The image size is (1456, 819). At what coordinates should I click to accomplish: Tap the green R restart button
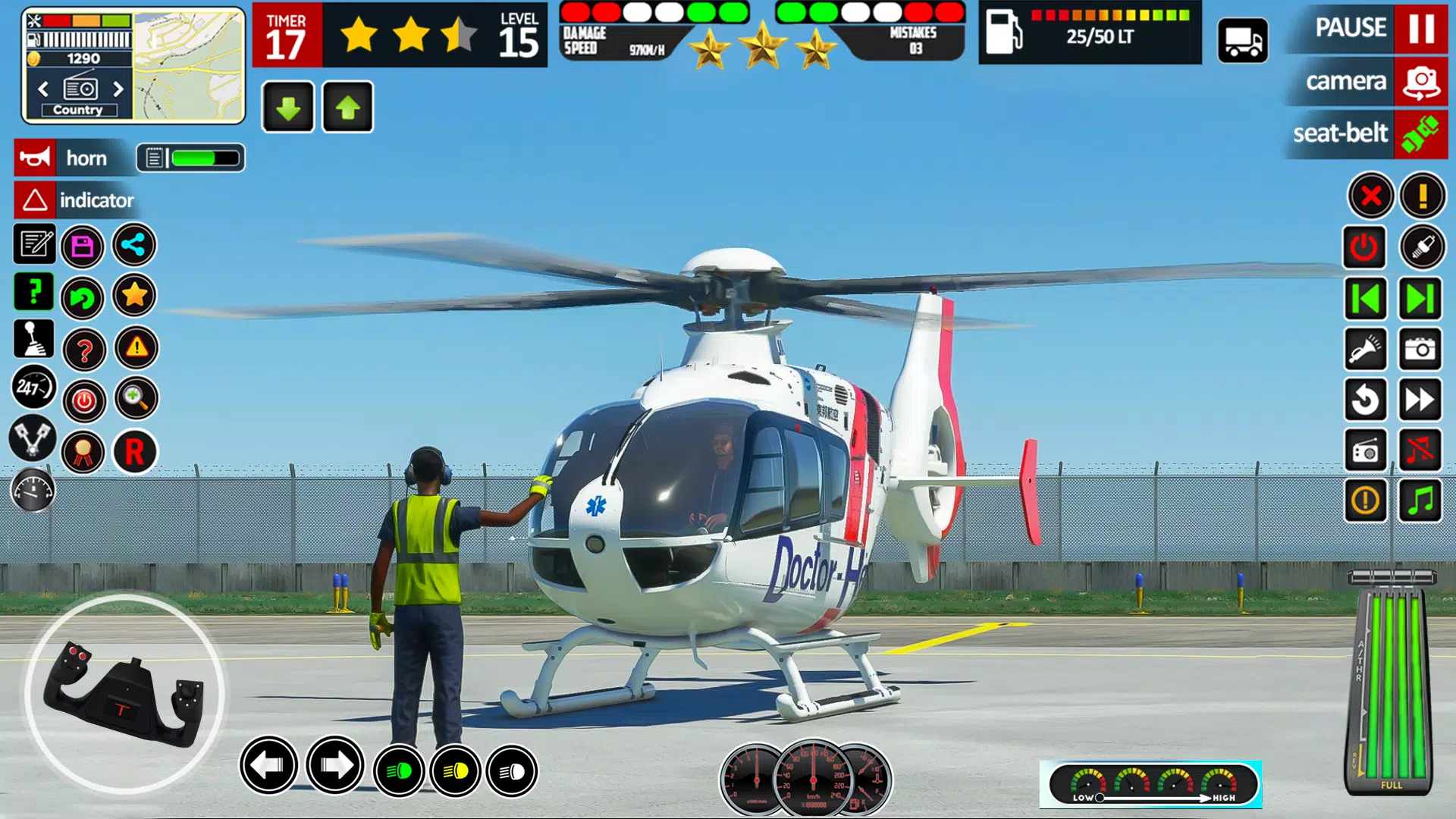134,451
